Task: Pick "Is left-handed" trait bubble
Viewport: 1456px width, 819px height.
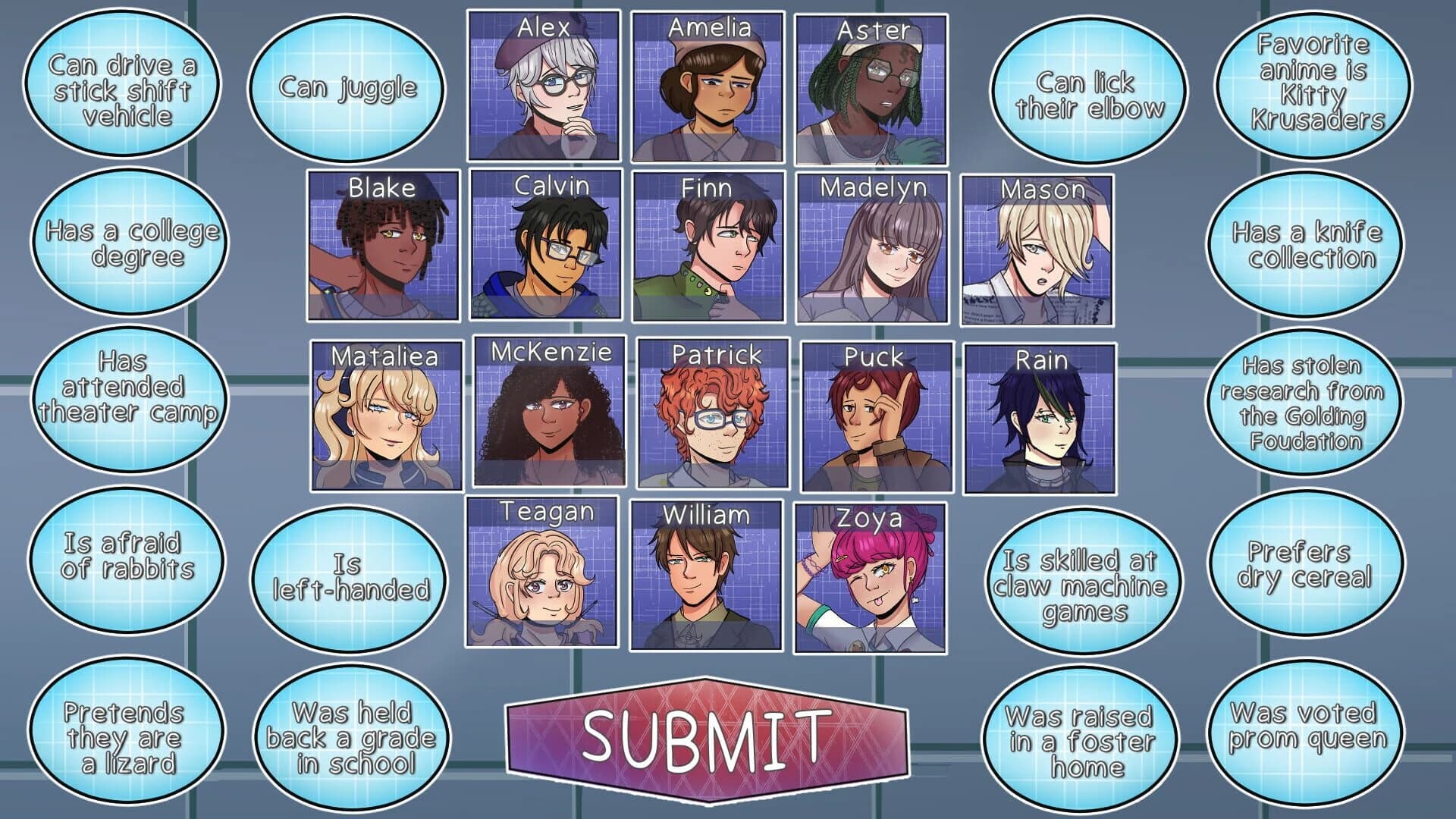Action: pyautogui.click(x=350, y=577)
